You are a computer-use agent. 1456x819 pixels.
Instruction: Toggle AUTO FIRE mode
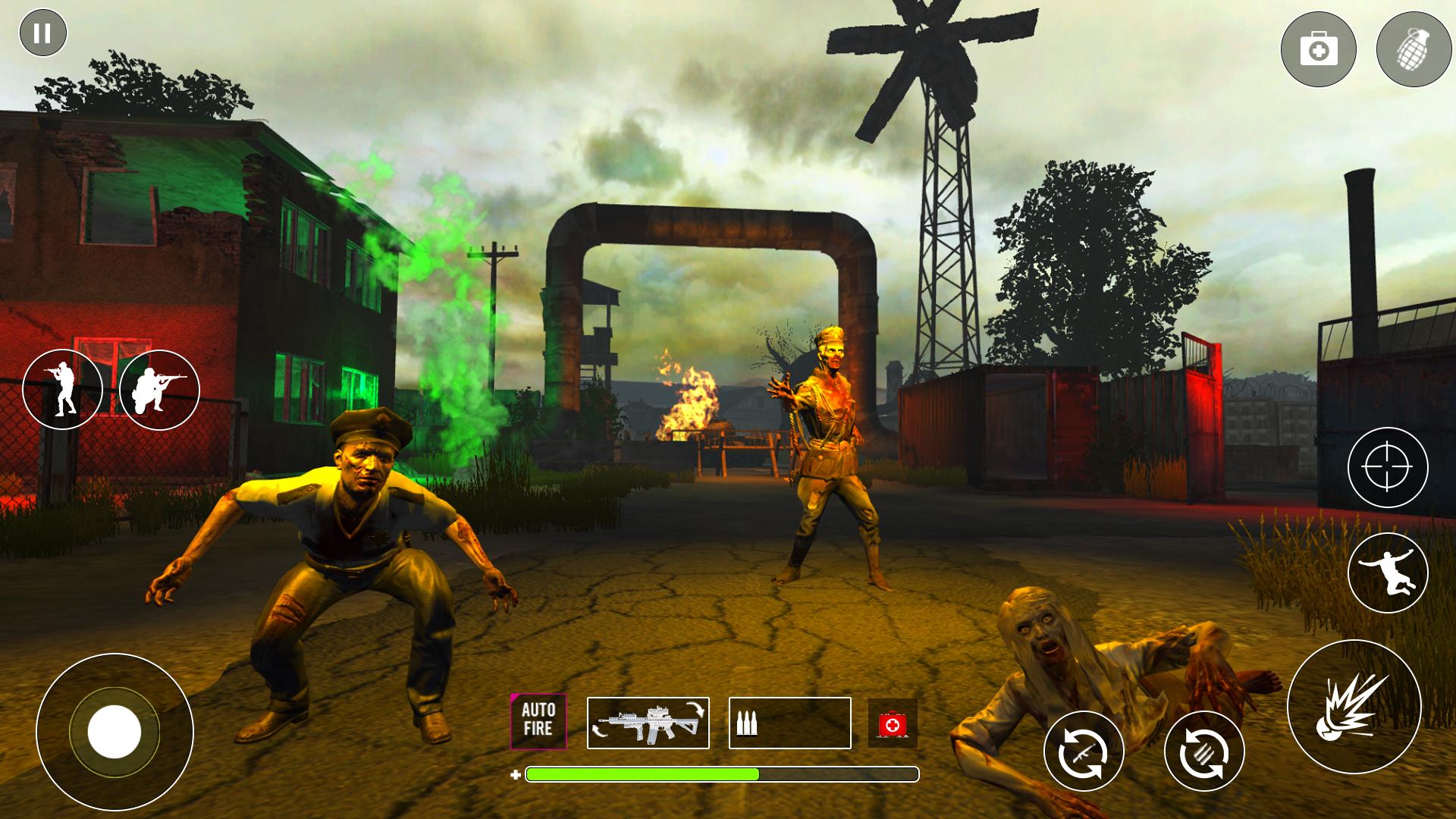point(538,722)
